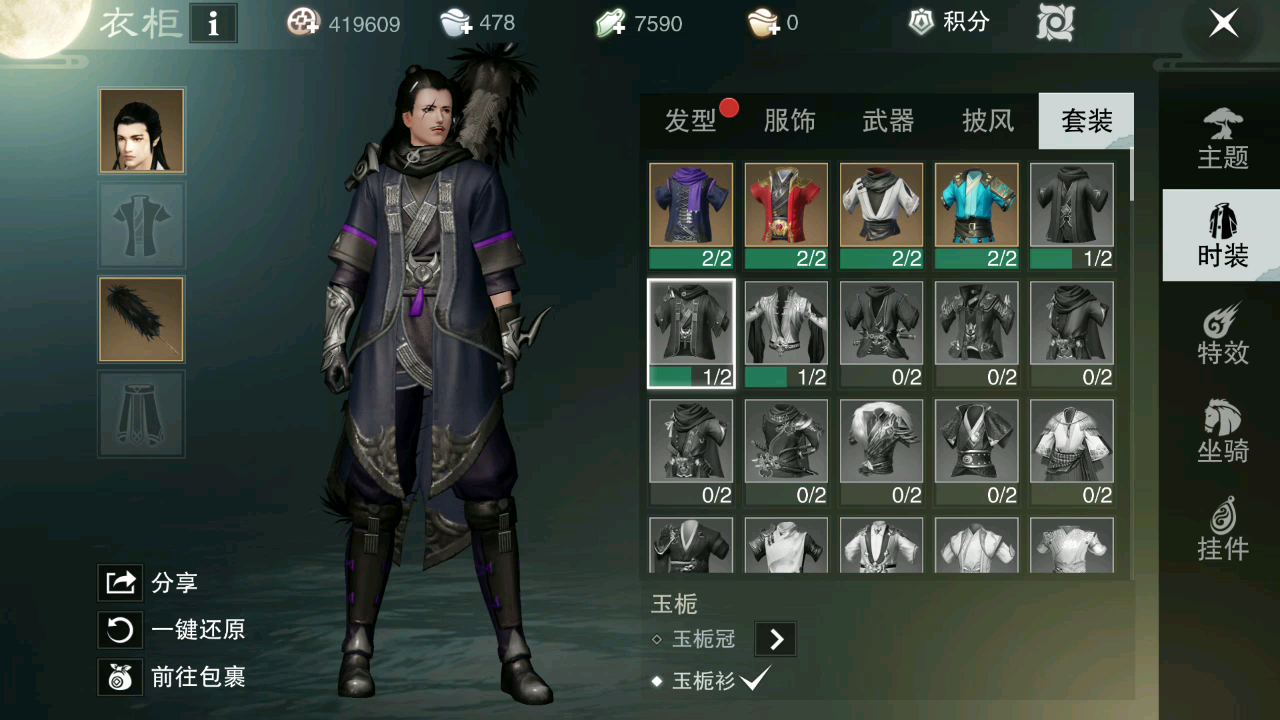1280x720 pixels.
Task: Pick the red robe outfit set
Action: coord(786,205)
